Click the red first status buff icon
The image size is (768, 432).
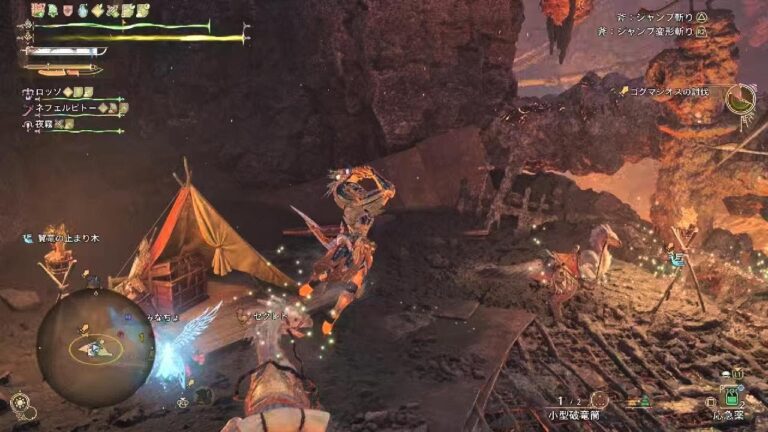point(38,10)
